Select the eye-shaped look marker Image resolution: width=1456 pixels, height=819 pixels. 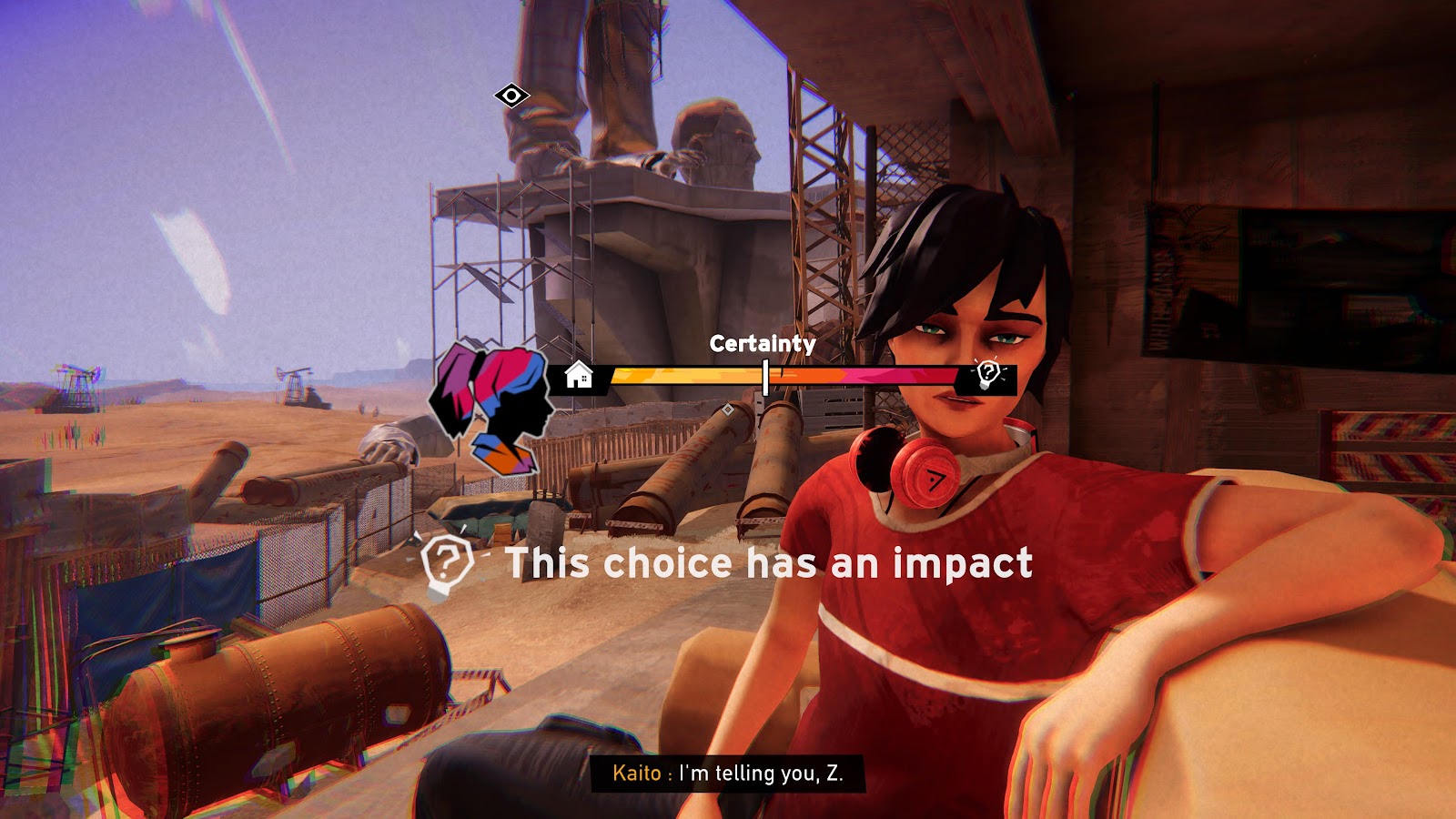point(511,96)
